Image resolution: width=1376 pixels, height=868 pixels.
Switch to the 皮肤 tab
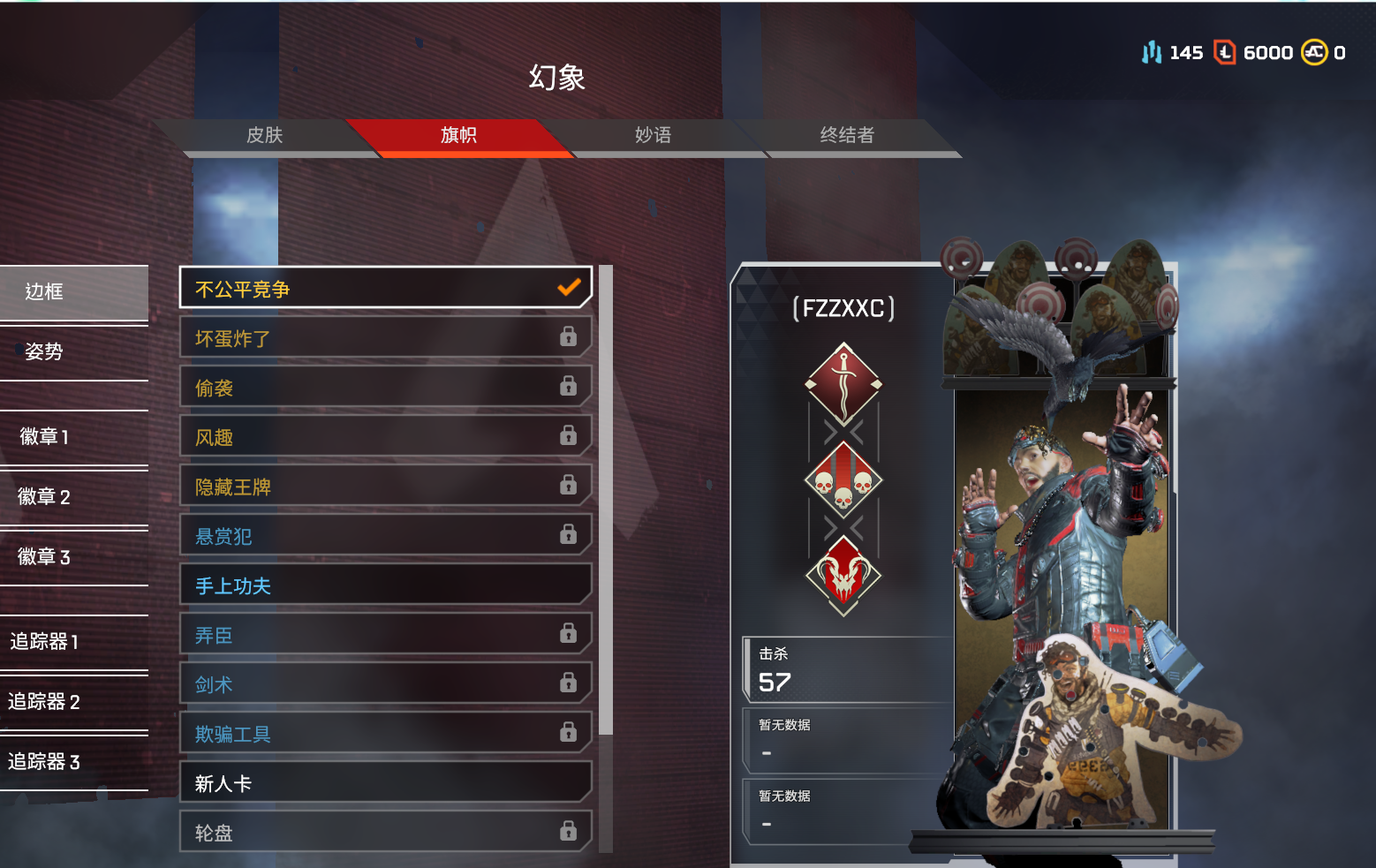[267, 136]
